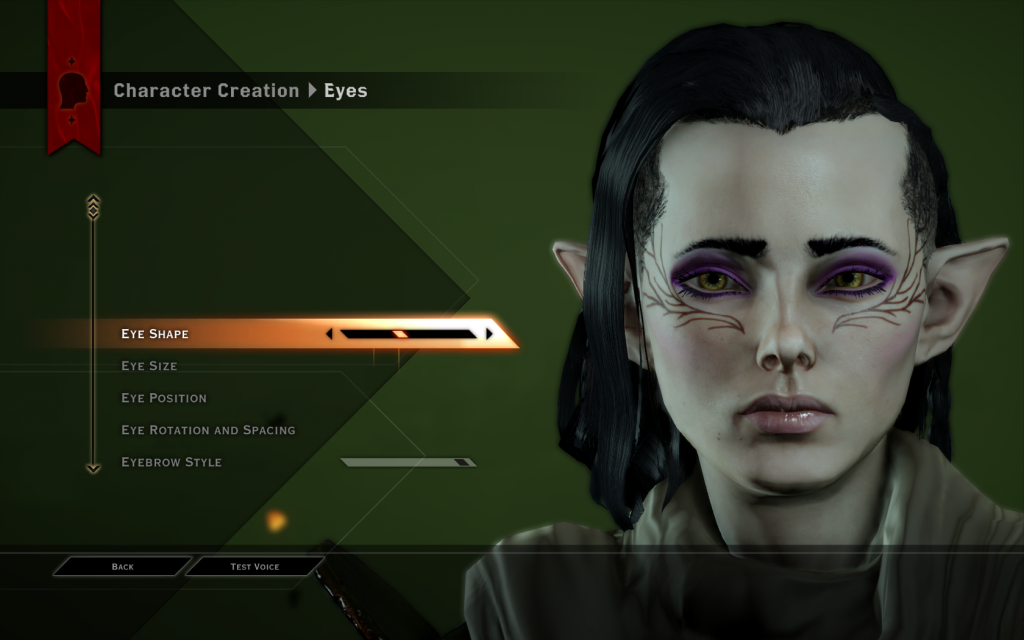Open the Eye Size setting

coord(149,366)
